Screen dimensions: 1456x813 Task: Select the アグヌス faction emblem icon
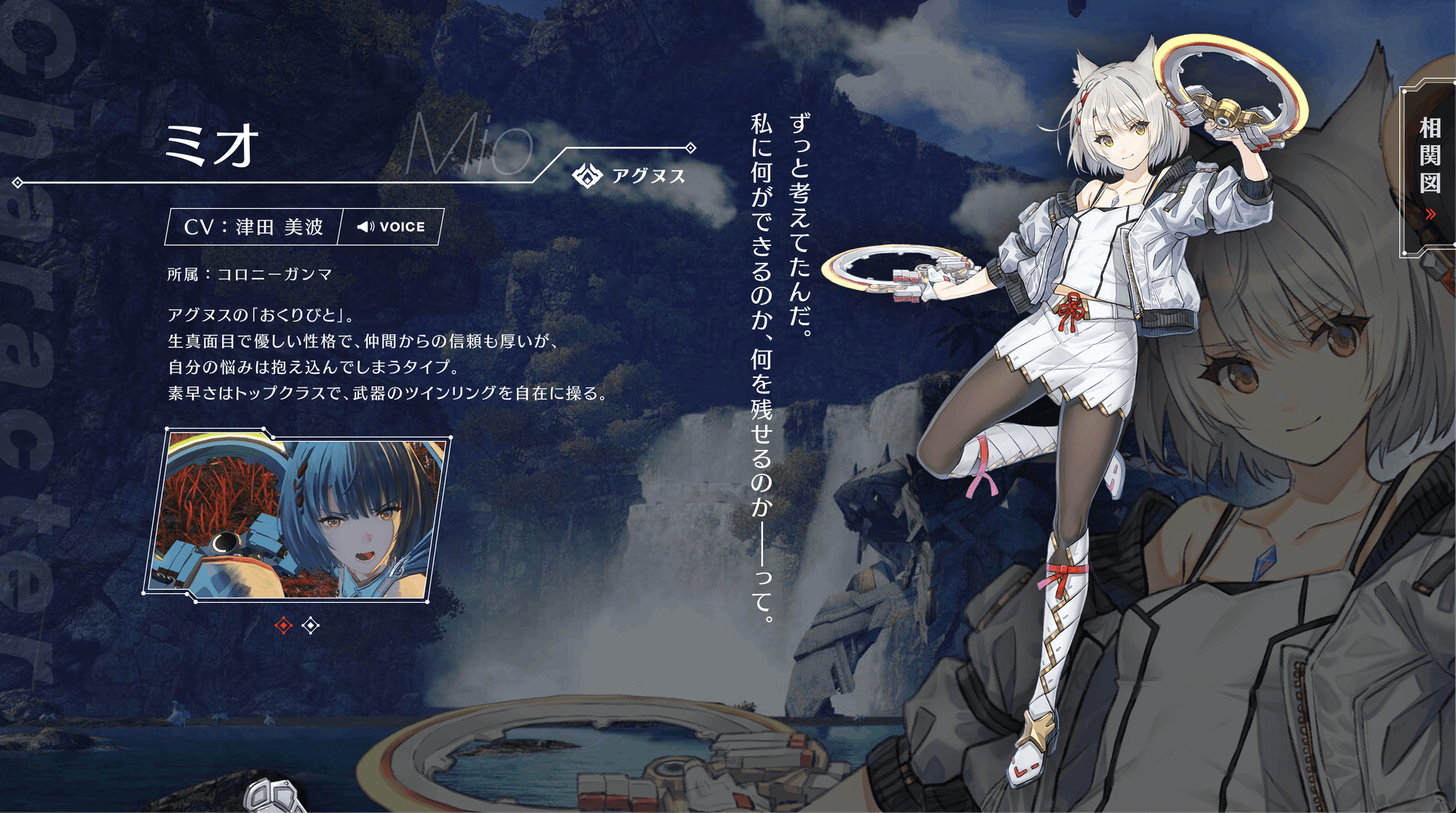tap(588, 175)
